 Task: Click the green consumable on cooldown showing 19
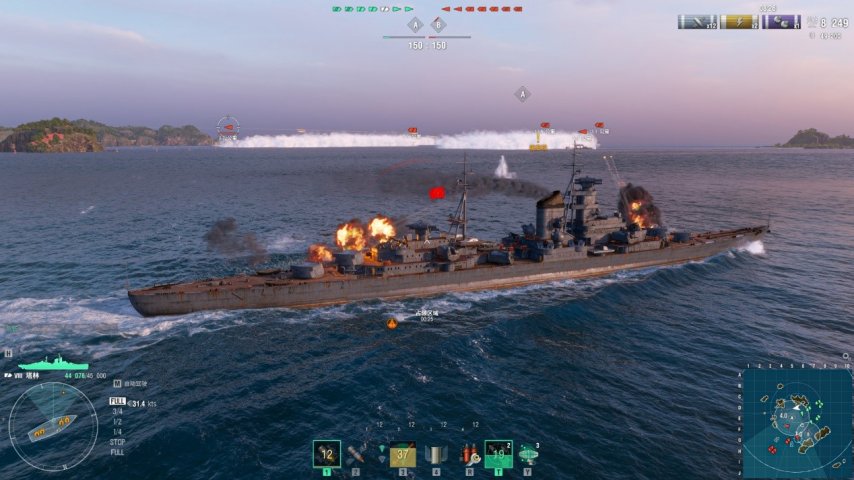(x=498, y=454)
